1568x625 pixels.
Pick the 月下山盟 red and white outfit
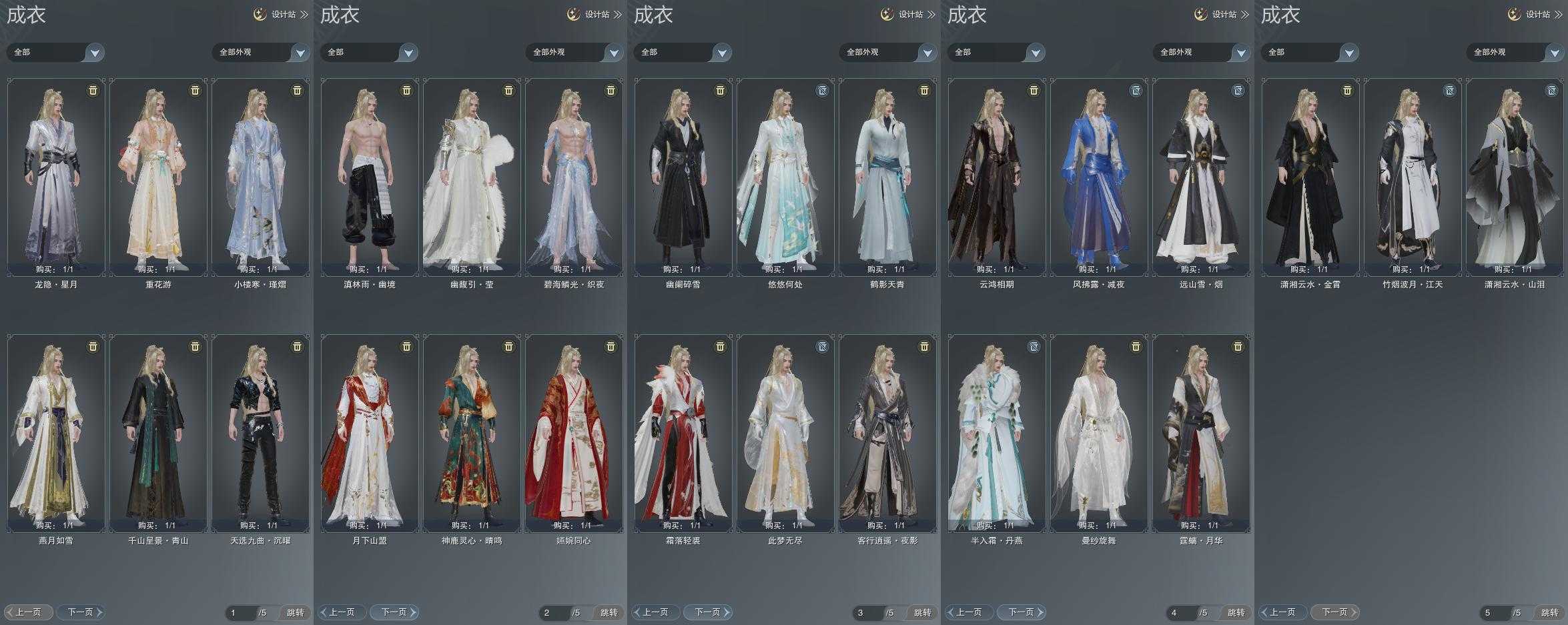tap(370, 434)
